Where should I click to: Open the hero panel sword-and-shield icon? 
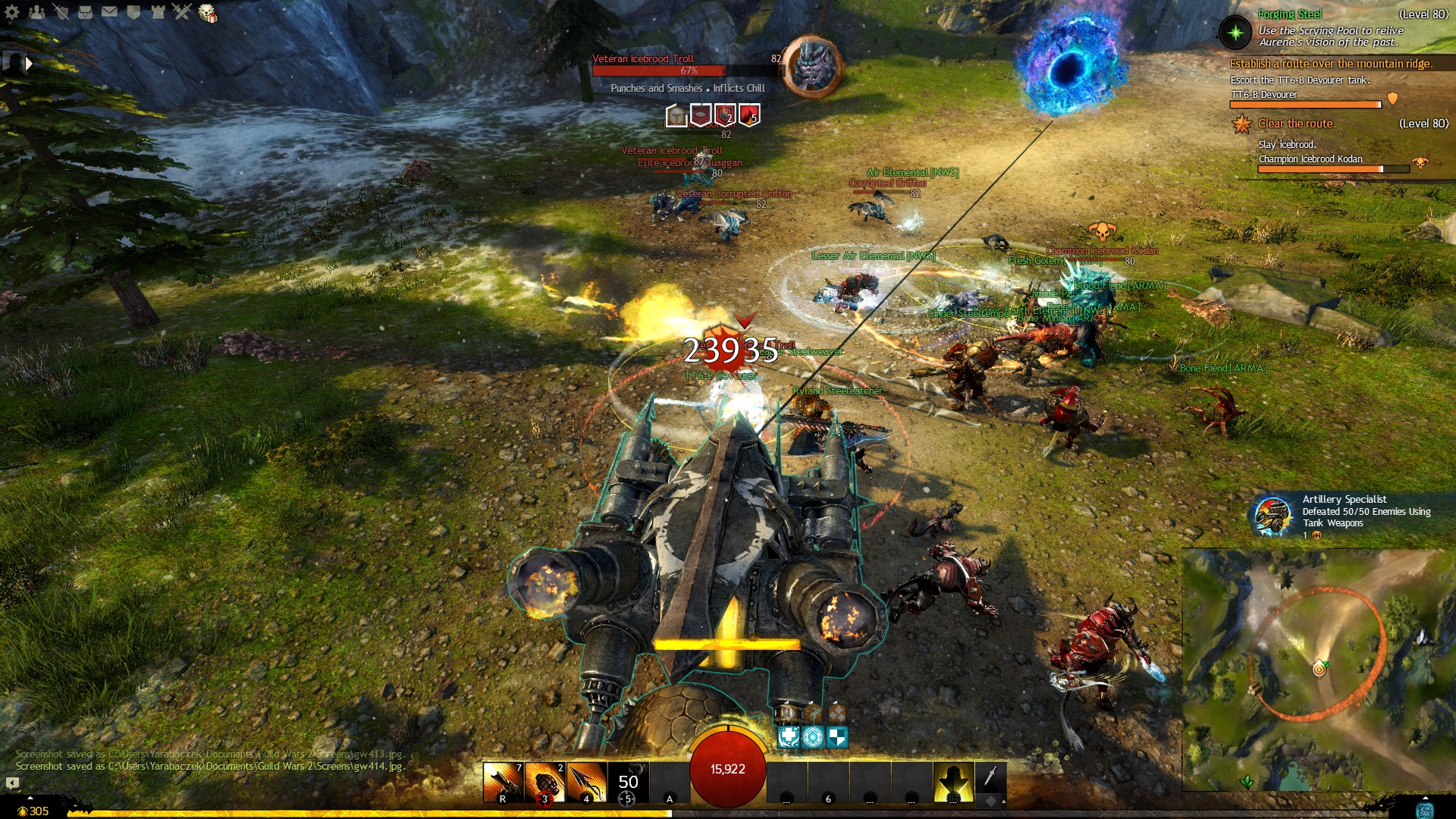pos(61,12)
